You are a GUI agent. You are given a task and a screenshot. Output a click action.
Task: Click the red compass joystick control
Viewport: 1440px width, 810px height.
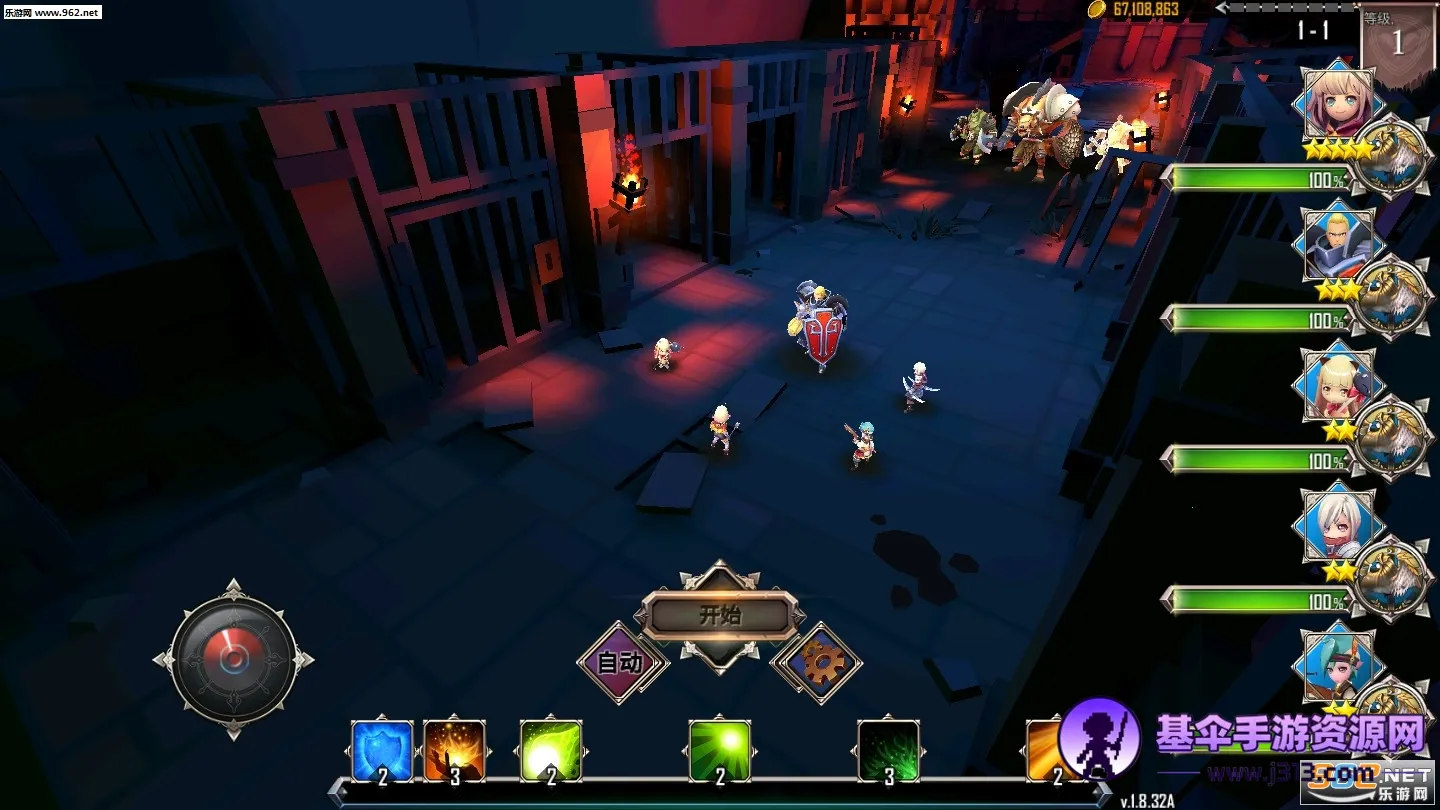(233, 660)
